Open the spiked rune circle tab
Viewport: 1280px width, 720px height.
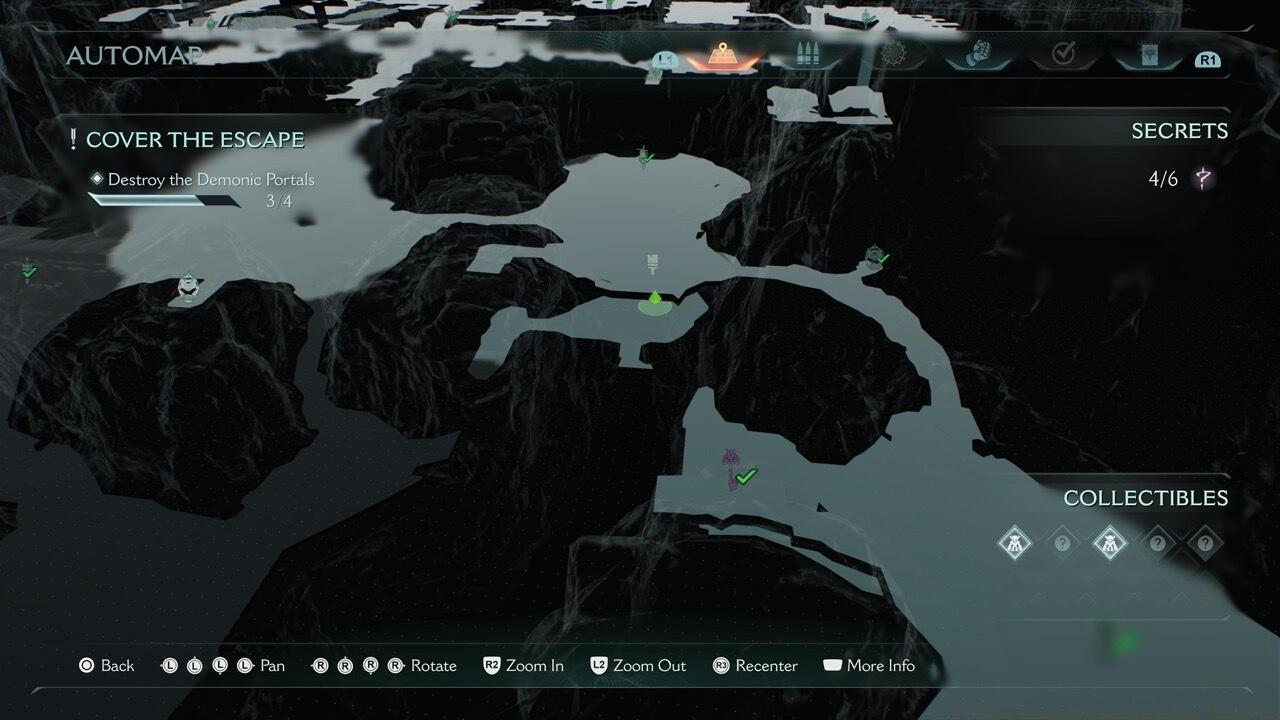pos(888,54)
